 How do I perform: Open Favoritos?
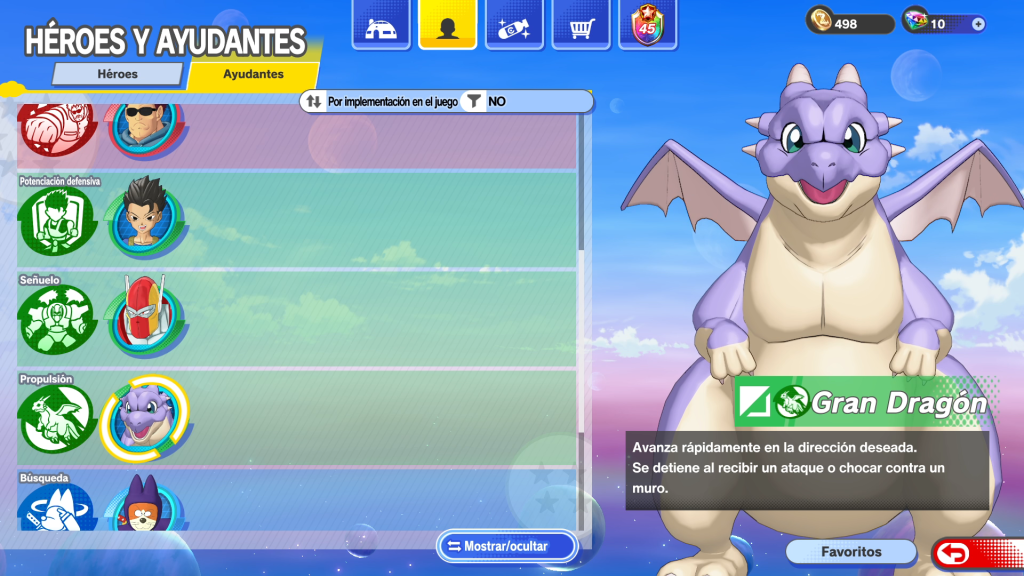[x=851, y=552]
